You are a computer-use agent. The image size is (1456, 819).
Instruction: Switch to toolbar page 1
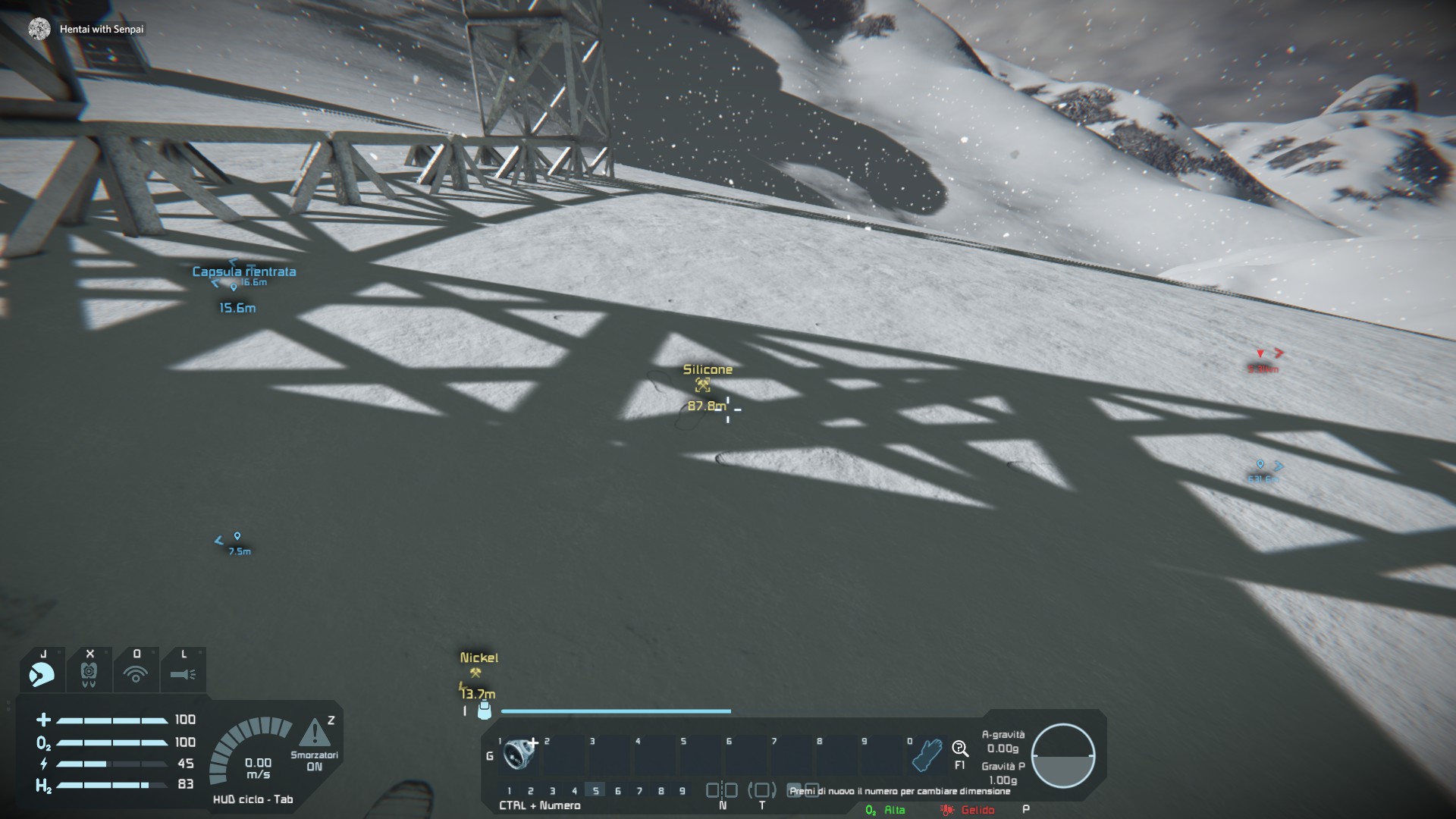pos(510,791)
